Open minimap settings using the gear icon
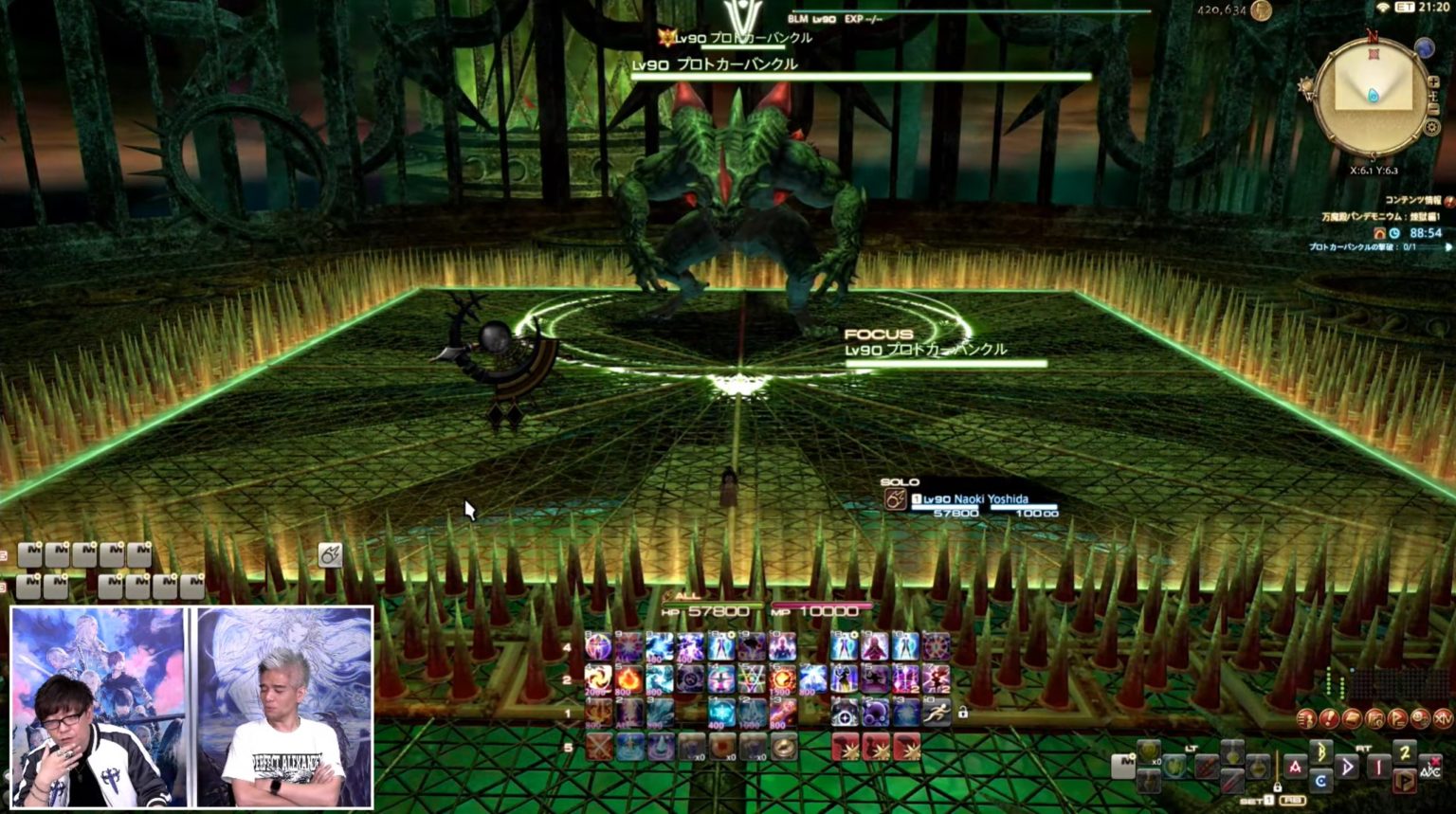The image size is (1456, 814). tap(1431, 125)
